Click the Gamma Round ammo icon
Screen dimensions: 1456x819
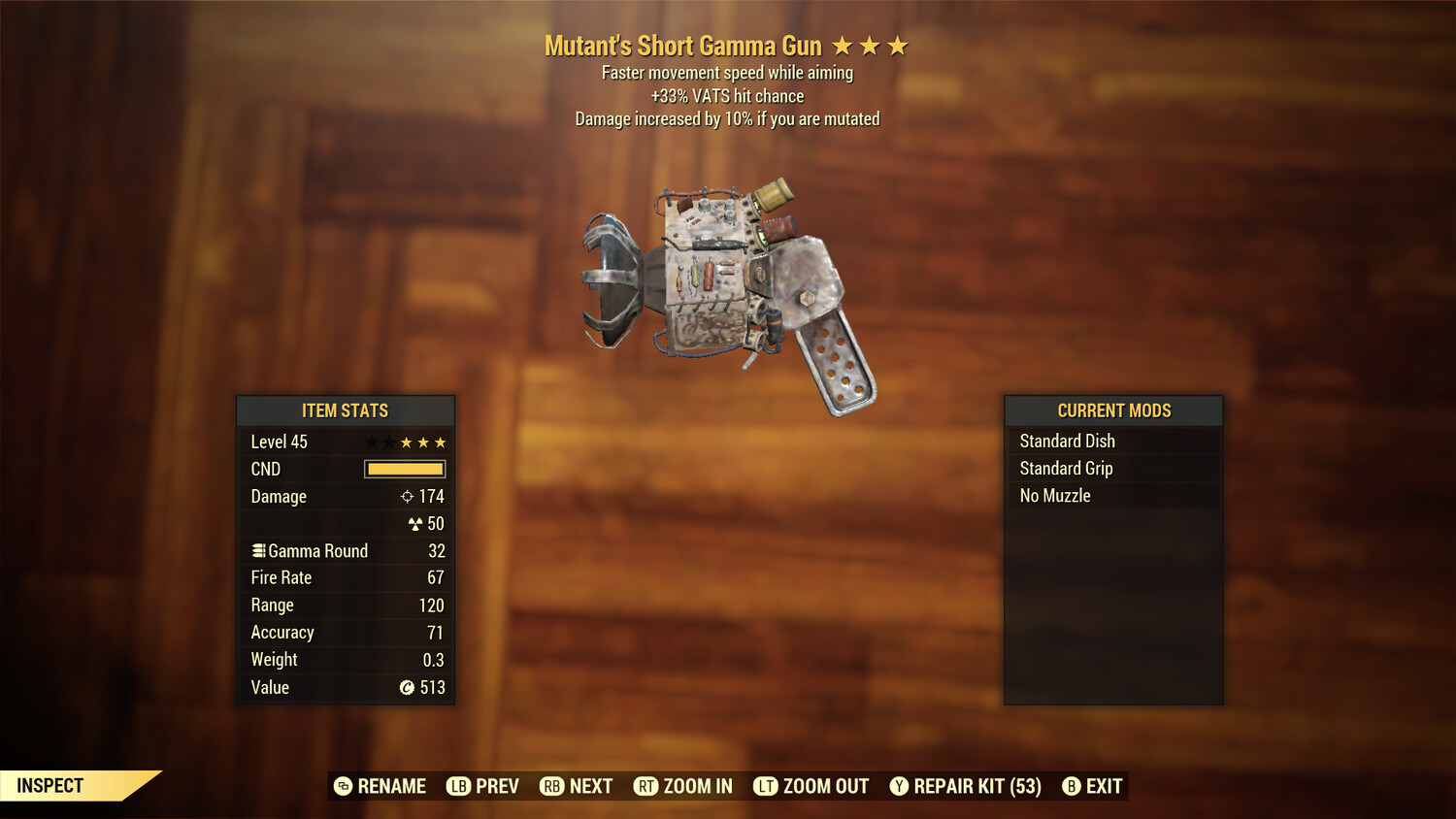[258, 550]
